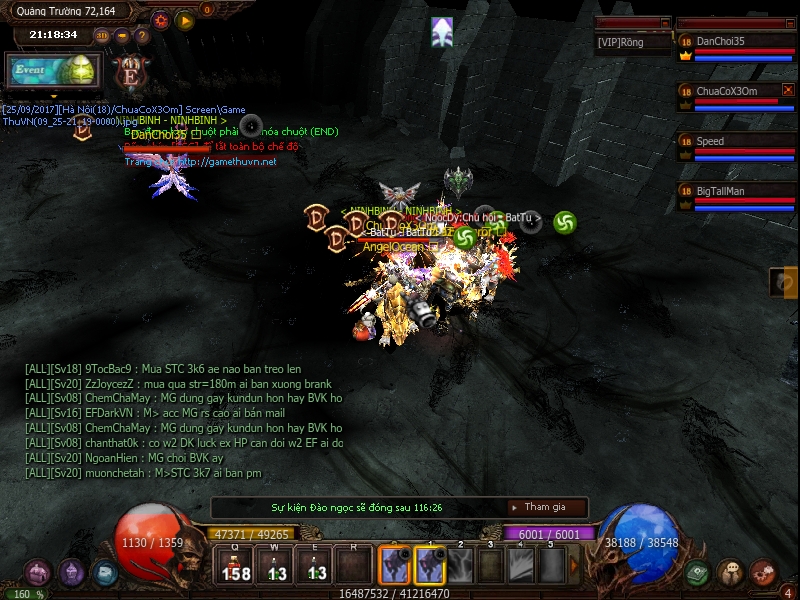This screenshot has width=800, height=600.
Task: Click the orange play arrow button
Action: tap(185, 19)
